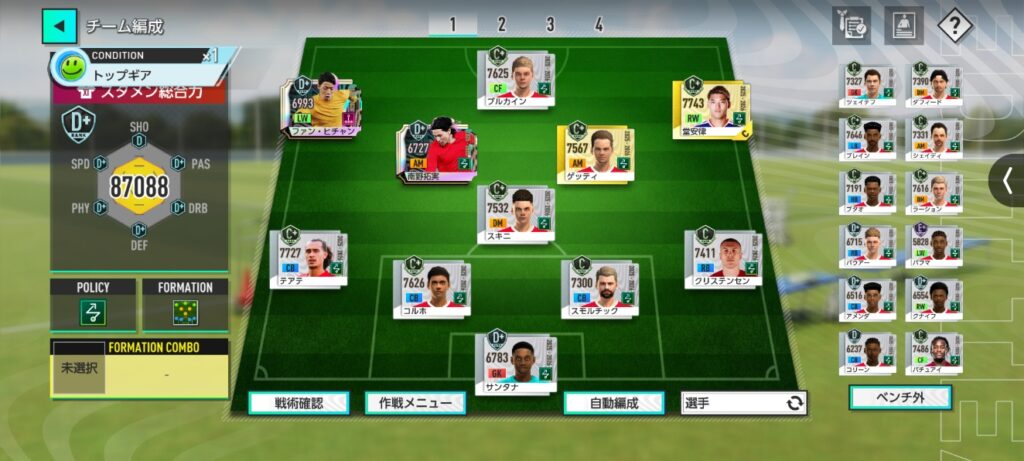Select goalkeeper サンタナ card
The width and height of the screenshot is (1024, 461).
(513, 359)
